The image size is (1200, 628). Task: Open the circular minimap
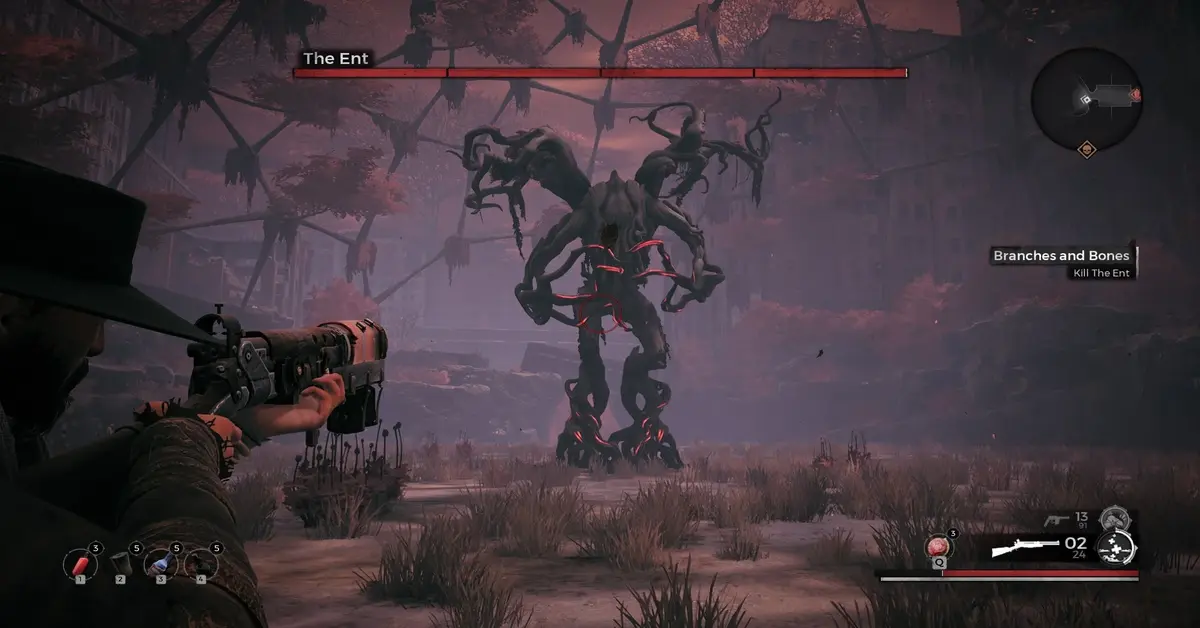pyautogui.click(x=1086, y=97)
